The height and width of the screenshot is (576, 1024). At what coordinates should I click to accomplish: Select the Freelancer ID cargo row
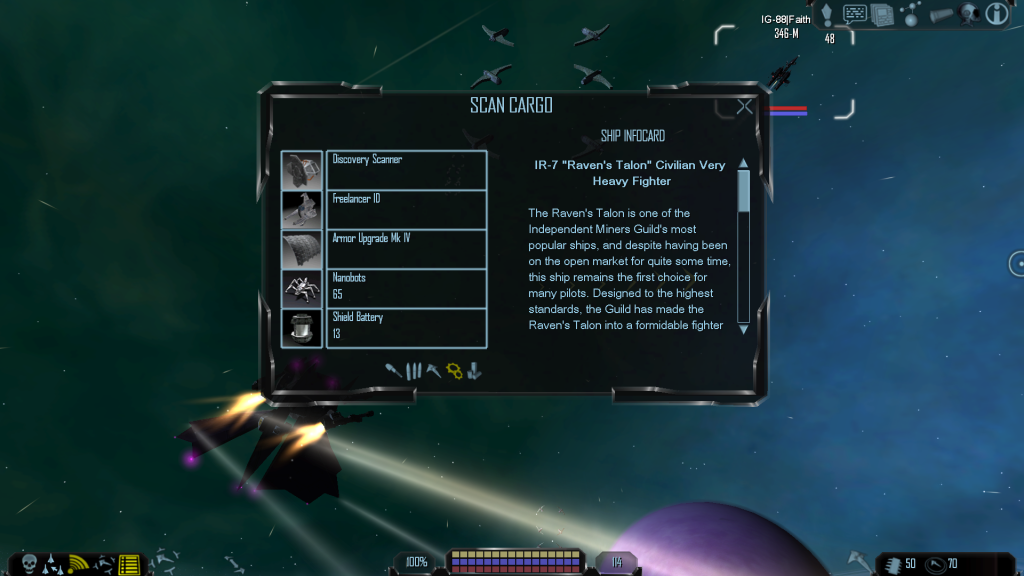point(406,209)
